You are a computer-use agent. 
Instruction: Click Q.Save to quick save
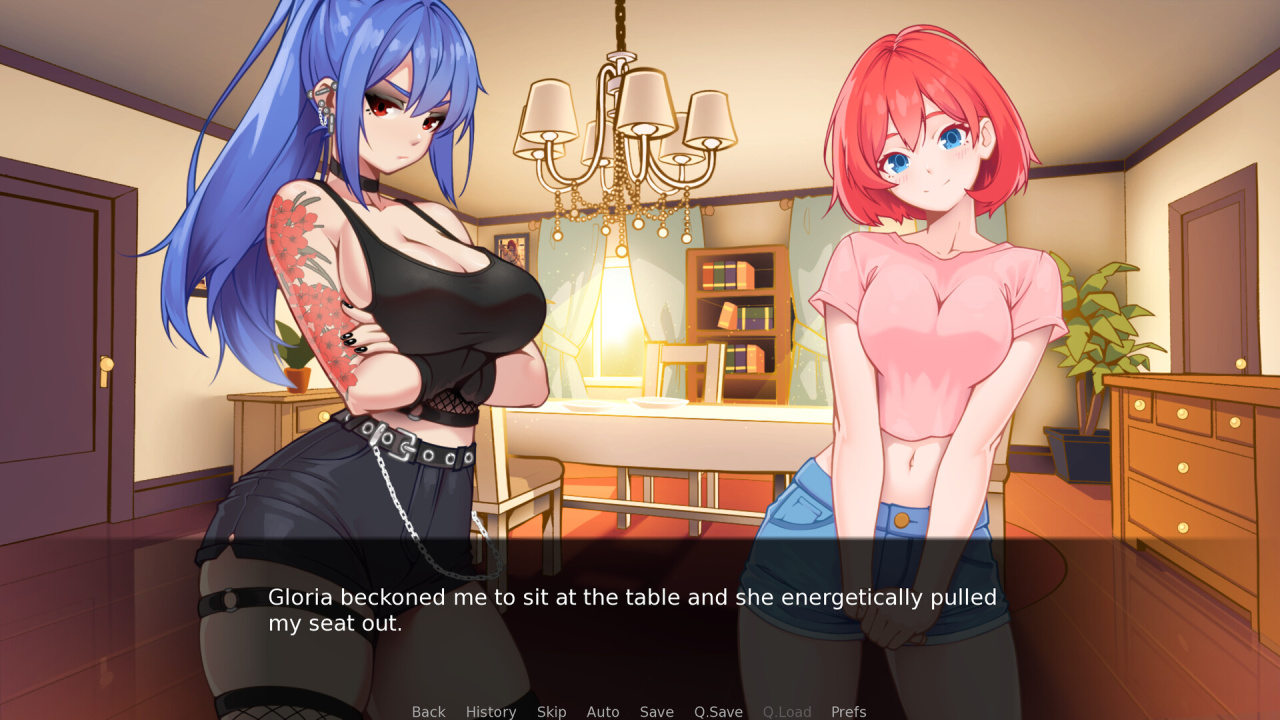718,712
